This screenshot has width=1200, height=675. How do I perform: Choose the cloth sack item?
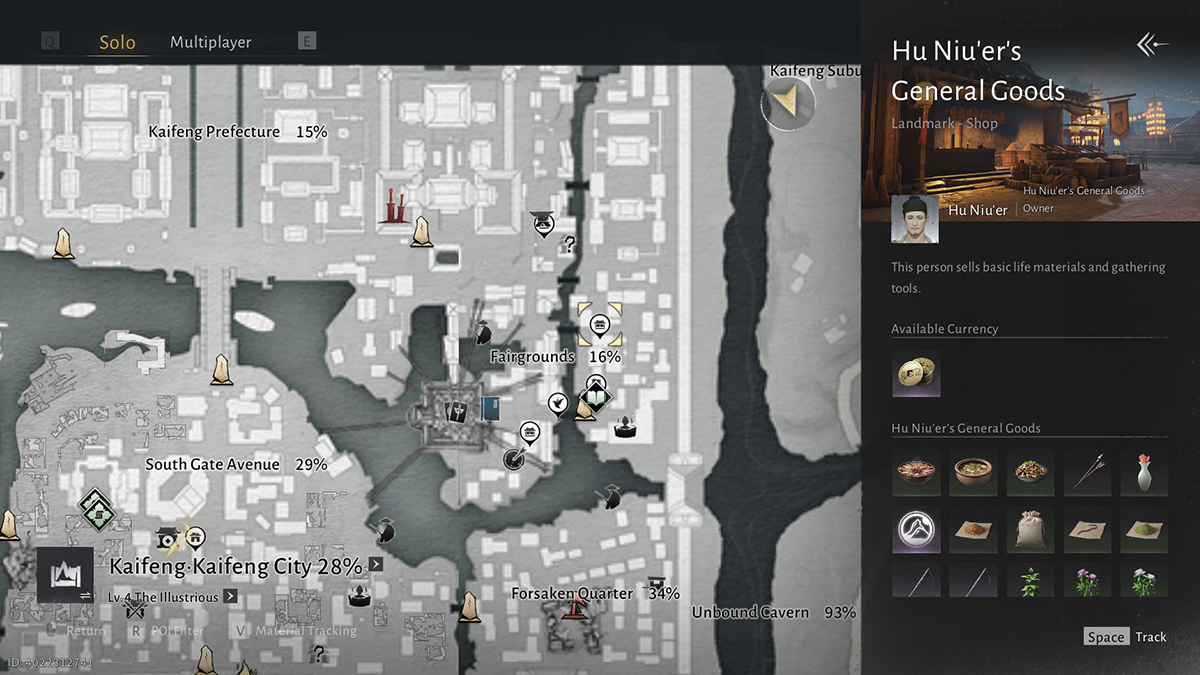tap(1030, 529)
